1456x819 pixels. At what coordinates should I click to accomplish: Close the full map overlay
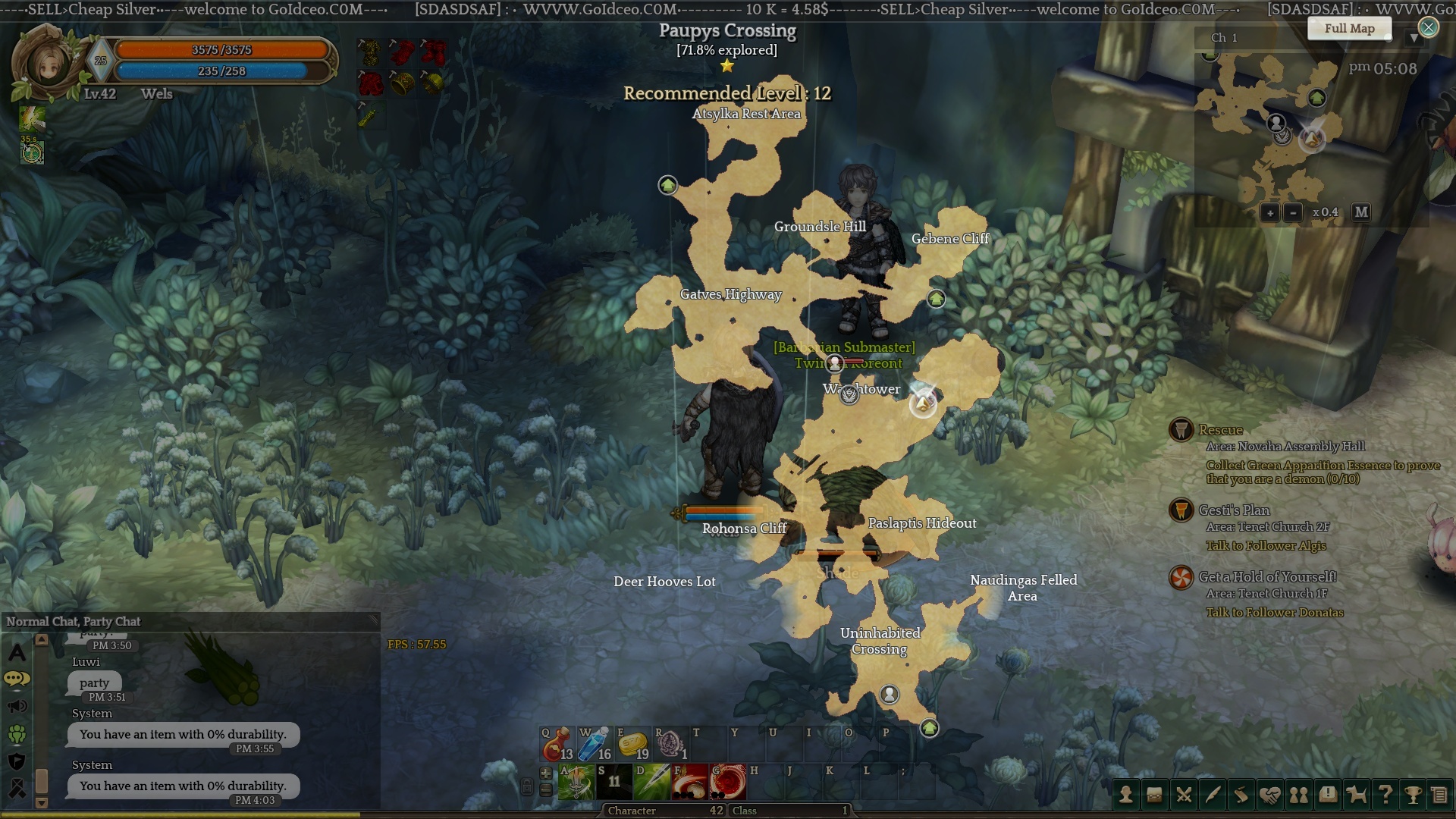point(1428,28)
